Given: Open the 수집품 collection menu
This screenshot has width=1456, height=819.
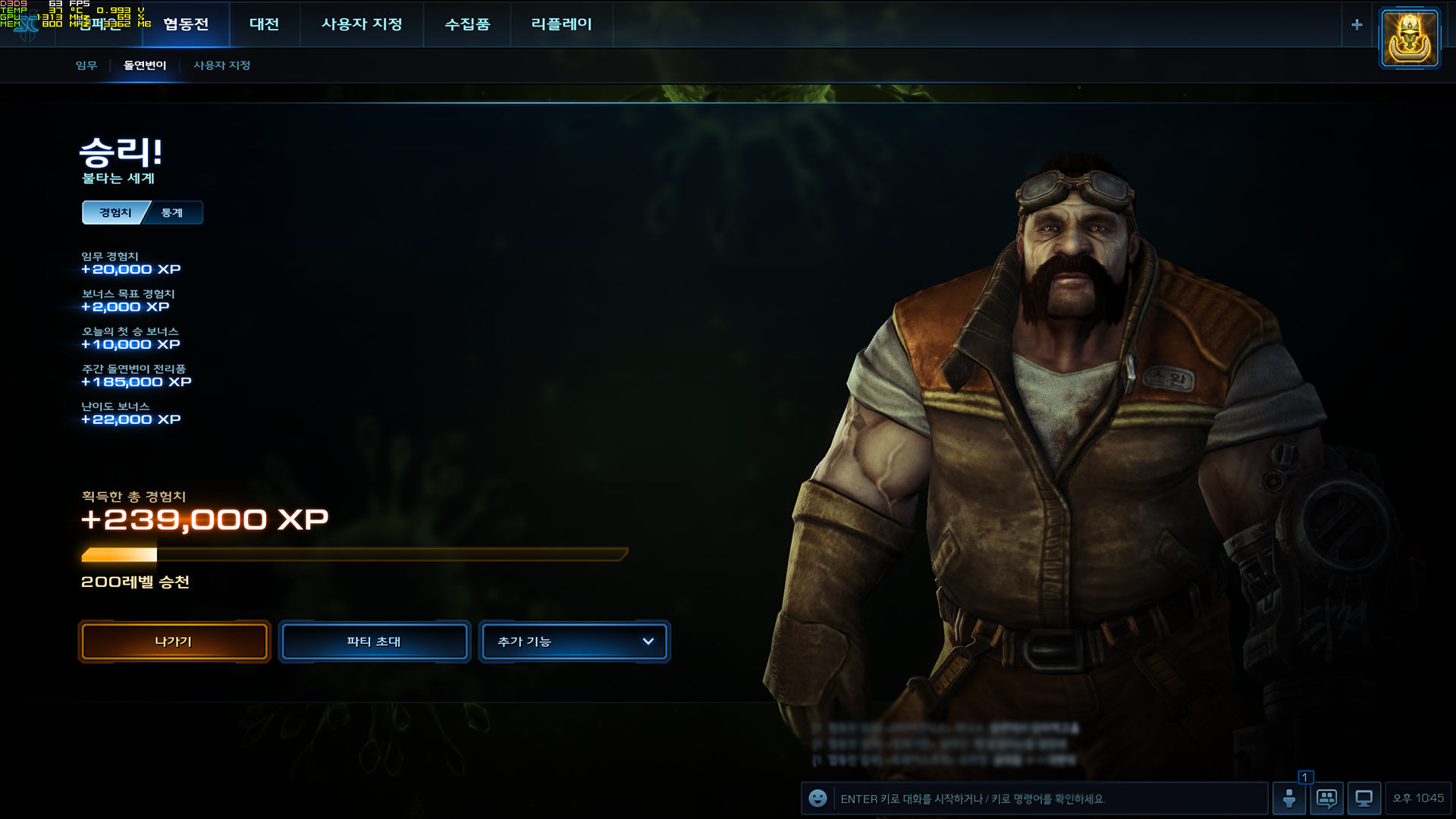Looking at the screenshot, I should click(467, 24).
